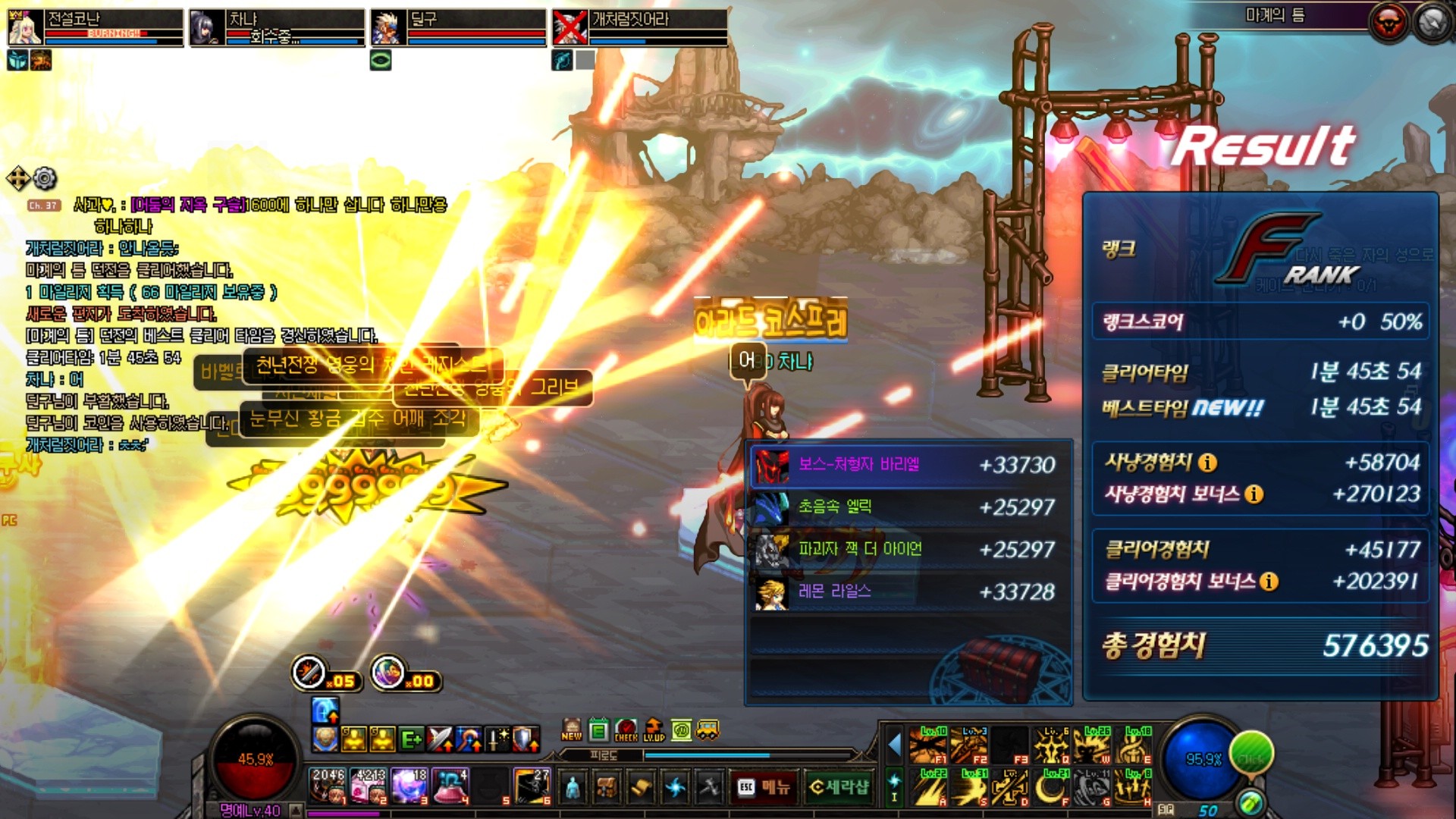Open the character info silhouette icon
The image size is (1456, 819).
(x=573, y=787)
